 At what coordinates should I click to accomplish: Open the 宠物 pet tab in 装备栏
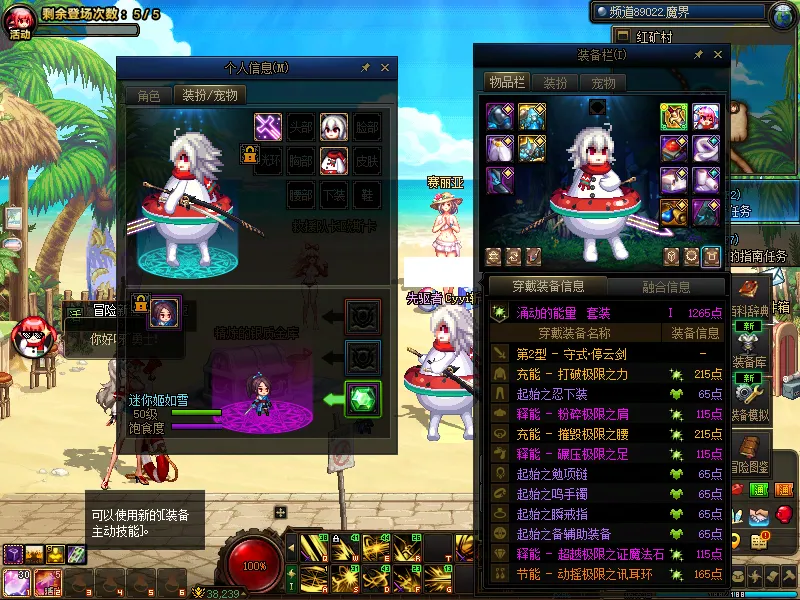(603, 83)
